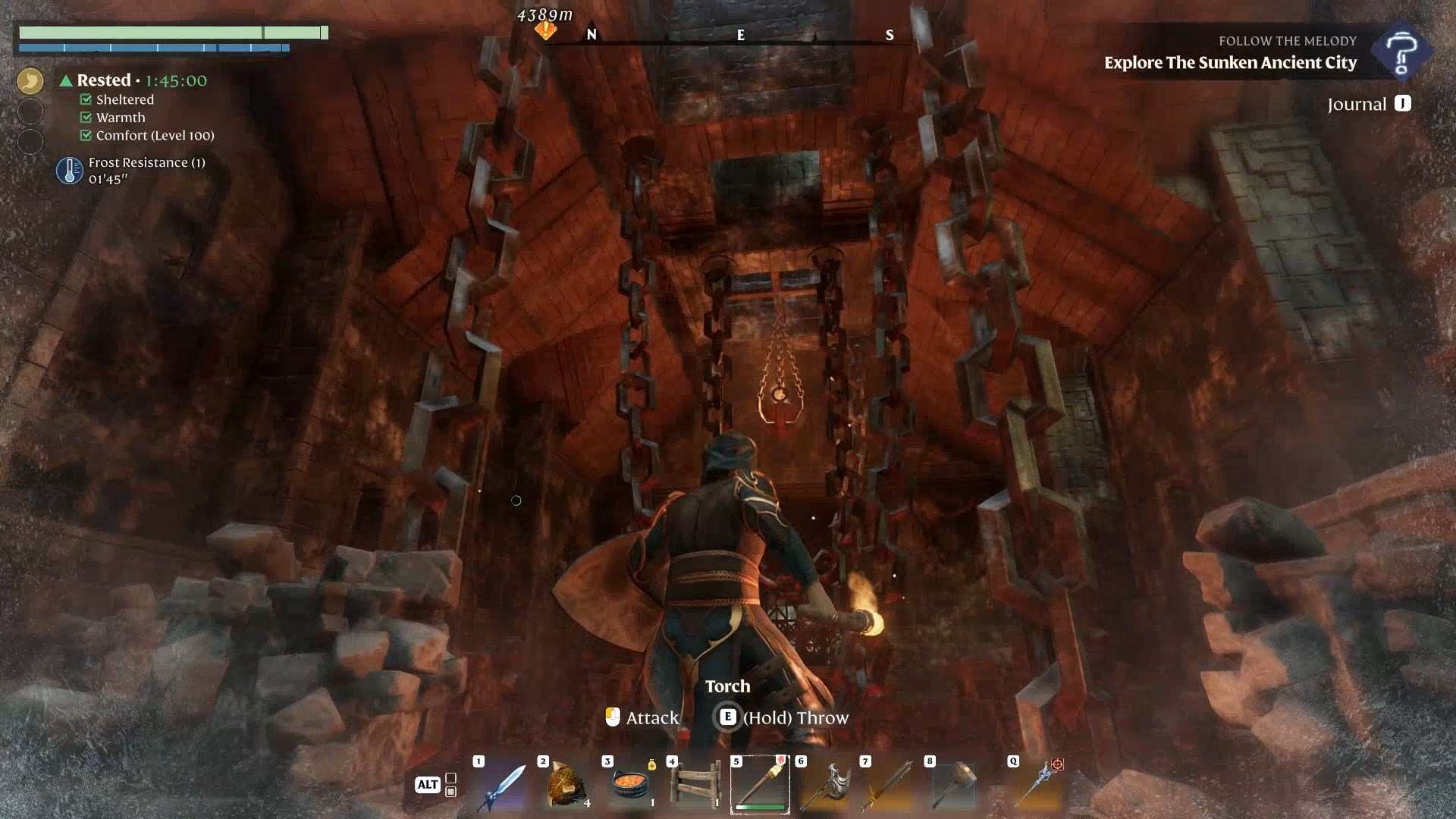
Task: Select the arrows in hotbar slot 7
Action: [889, 786]
